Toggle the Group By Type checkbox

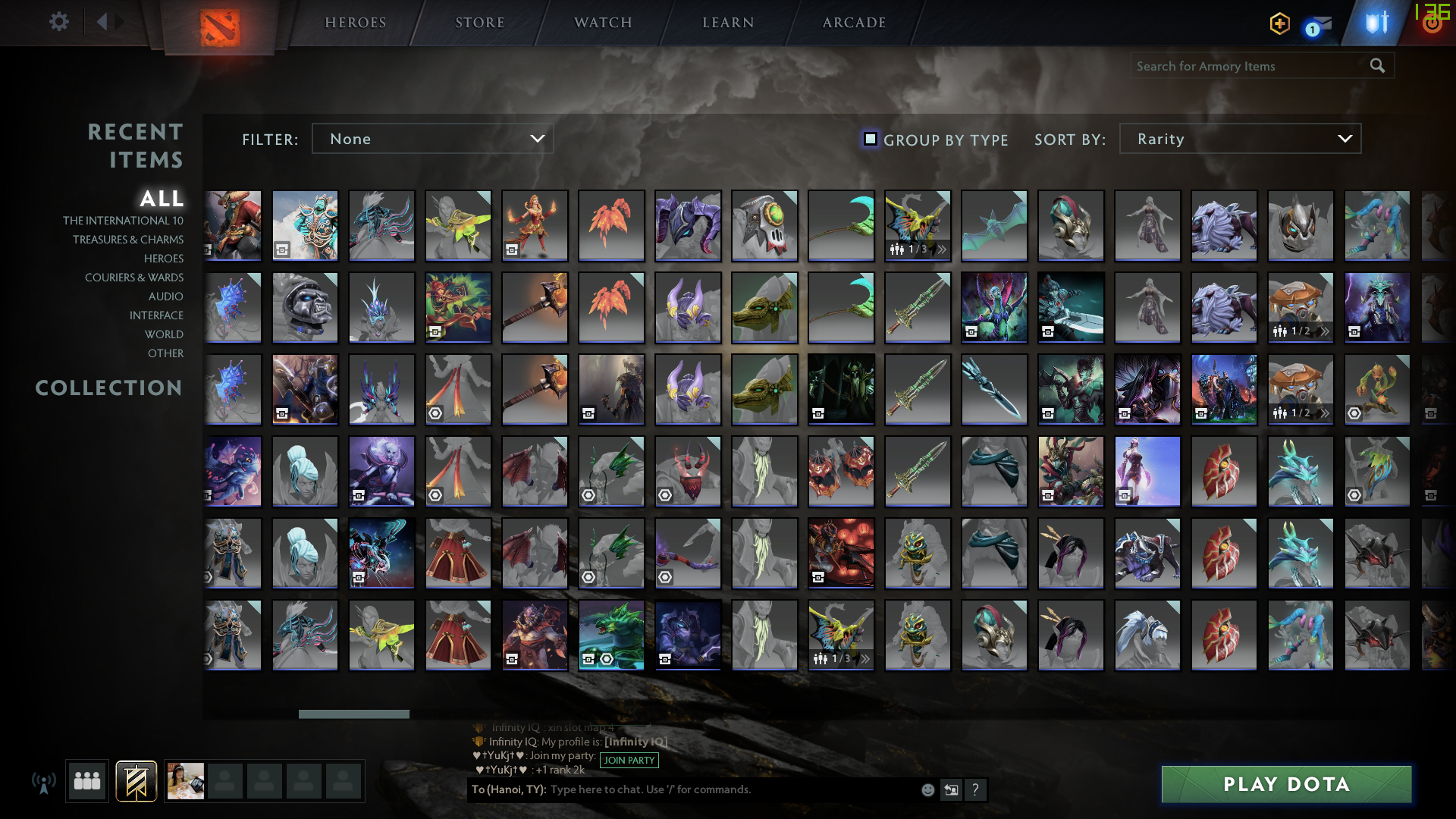coord(869,140)
